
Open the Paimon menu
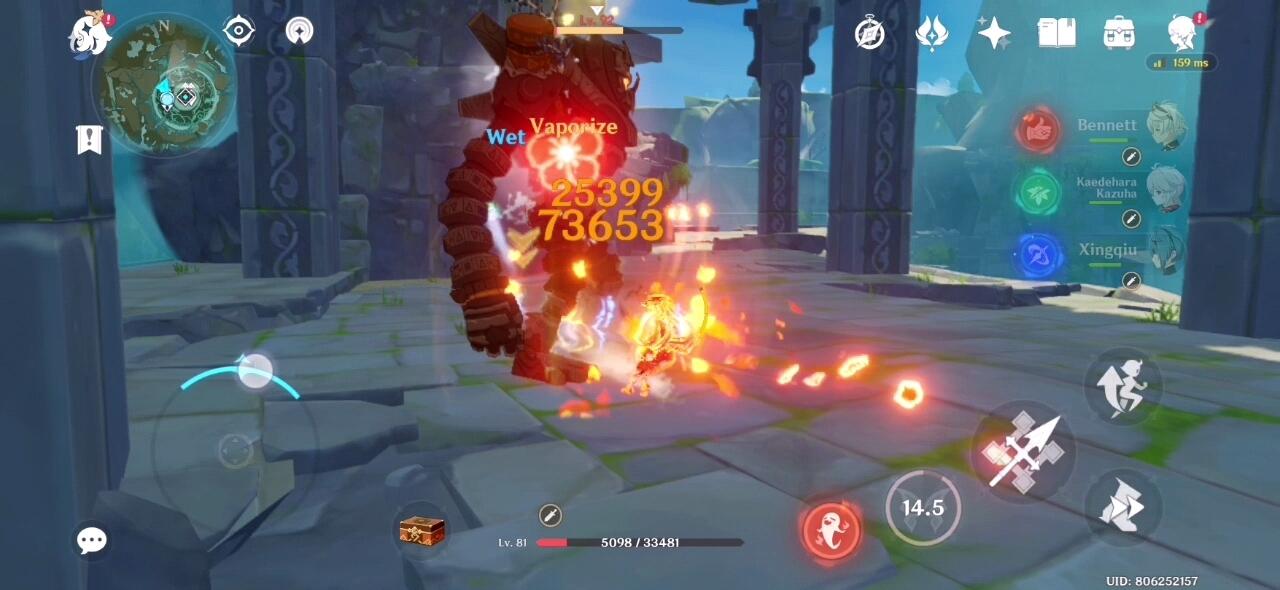(90, 35)
